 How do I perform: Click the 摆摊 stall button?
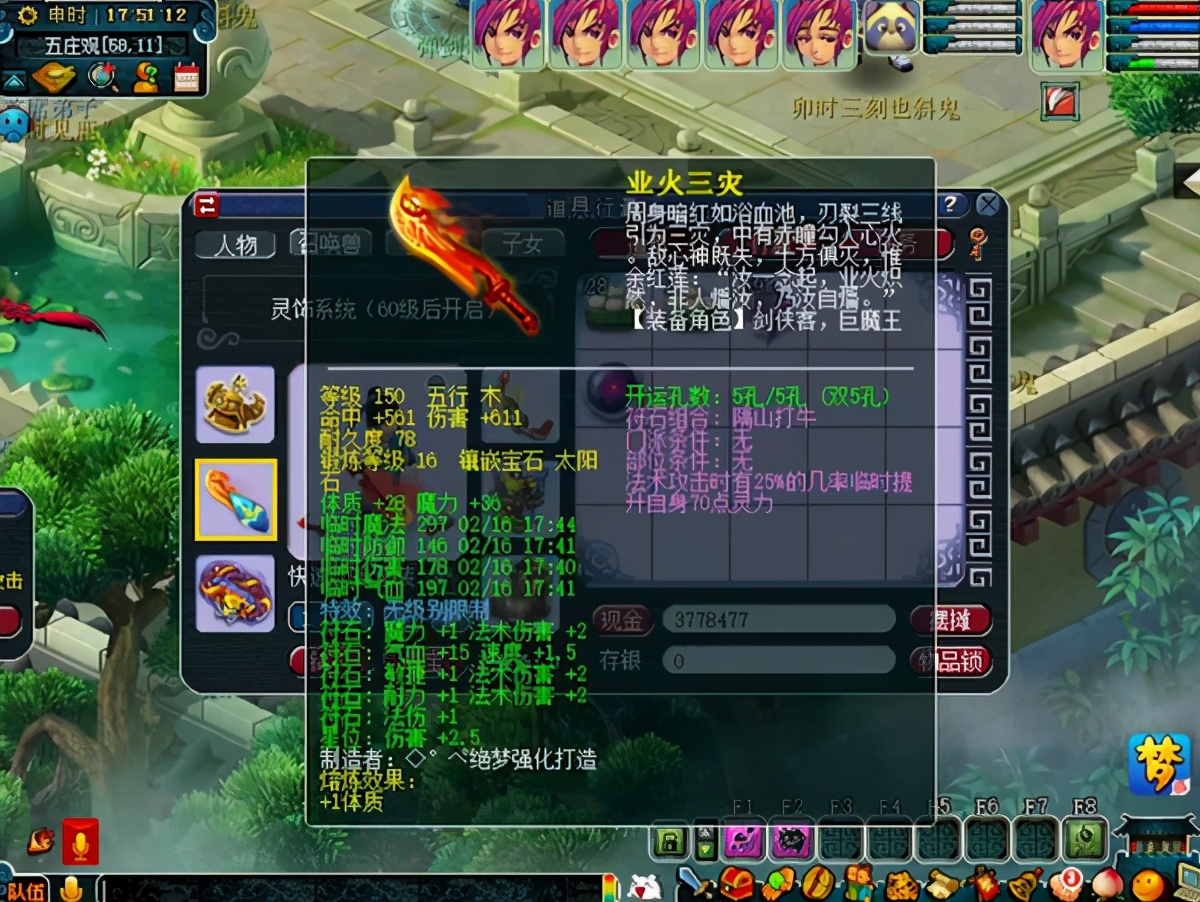click(950, 620)
